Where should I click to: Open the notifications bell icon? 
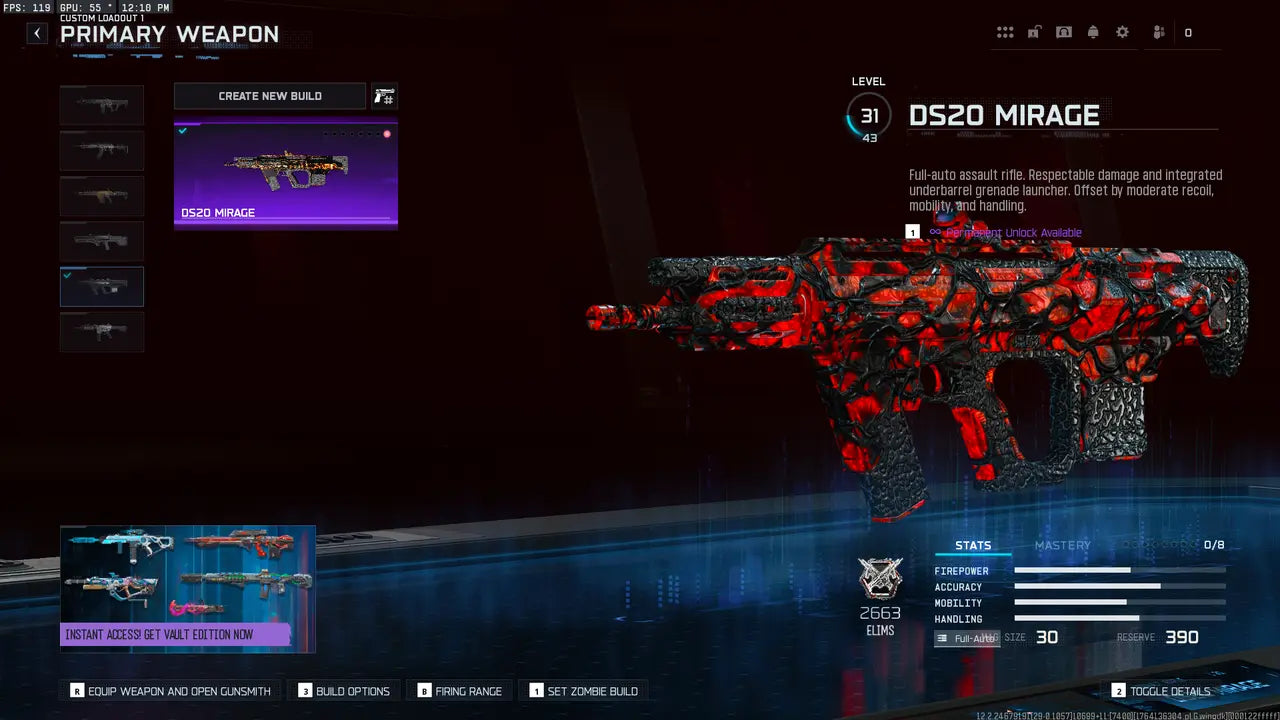1092,31
